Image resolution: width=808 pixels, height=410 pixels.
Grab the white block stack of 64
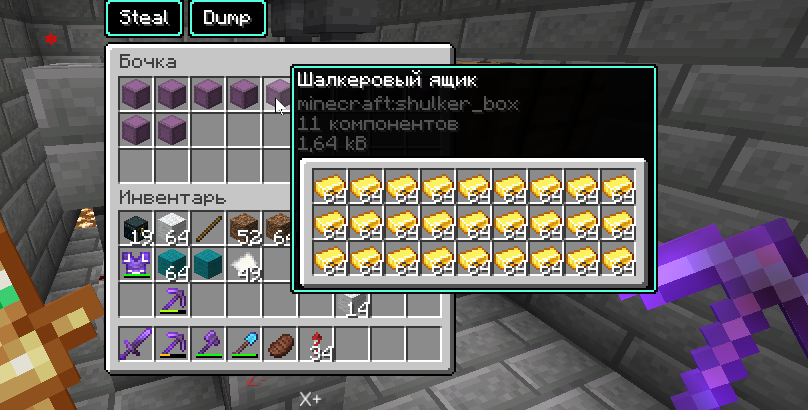[173, 228]
